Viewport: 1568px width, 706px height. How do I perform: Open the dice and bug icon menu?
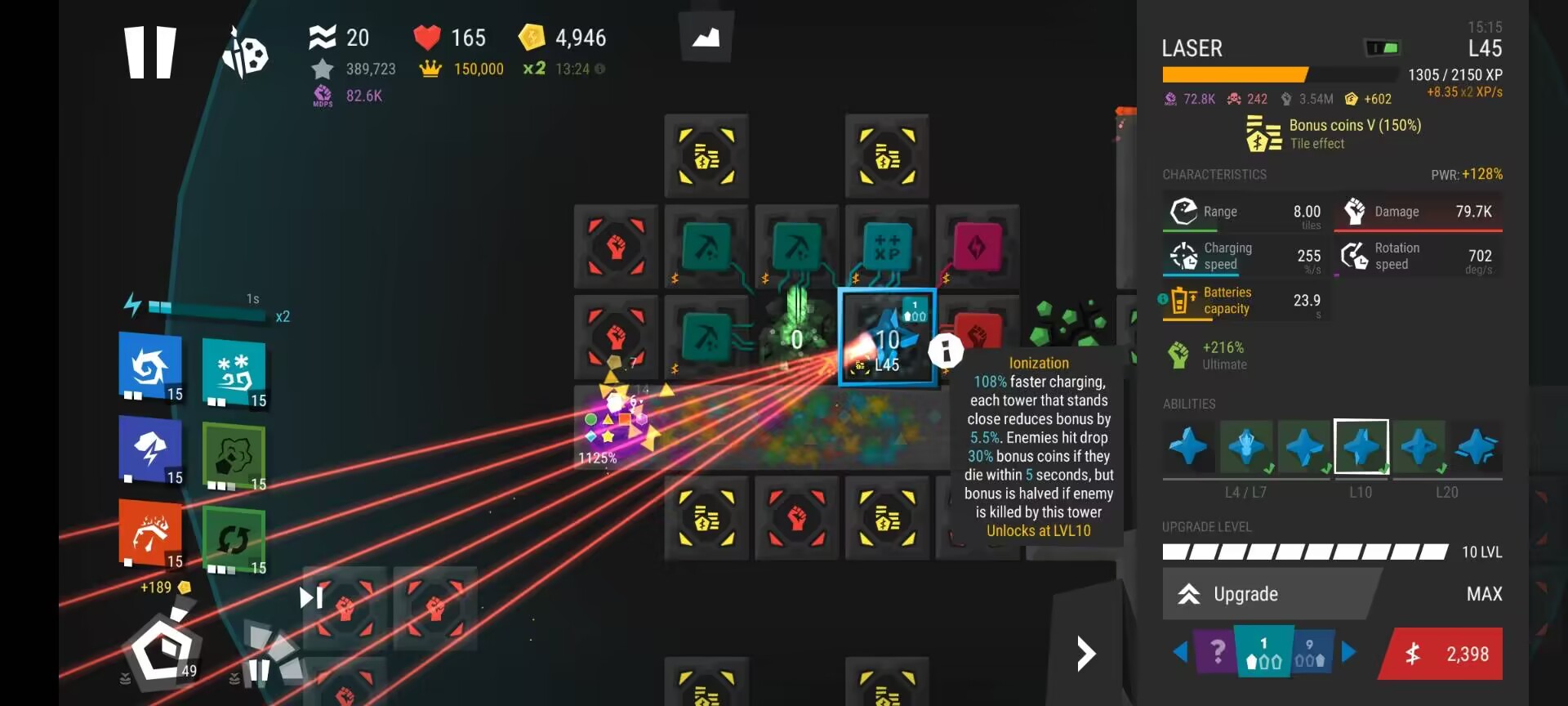(x=246, y=53)
